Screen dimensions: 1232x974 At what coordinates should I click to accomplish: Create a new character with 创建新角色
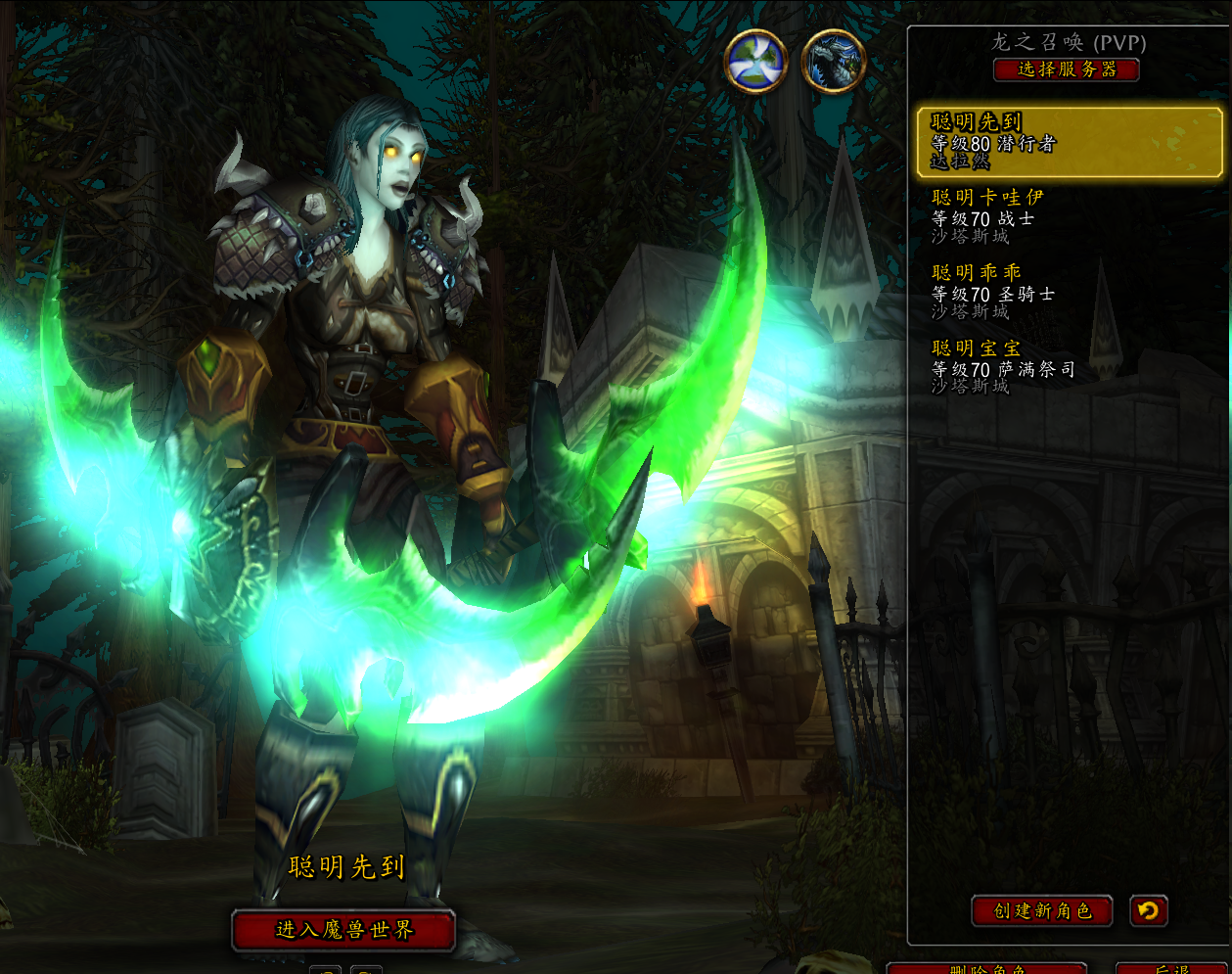[x=1042, y=911]
